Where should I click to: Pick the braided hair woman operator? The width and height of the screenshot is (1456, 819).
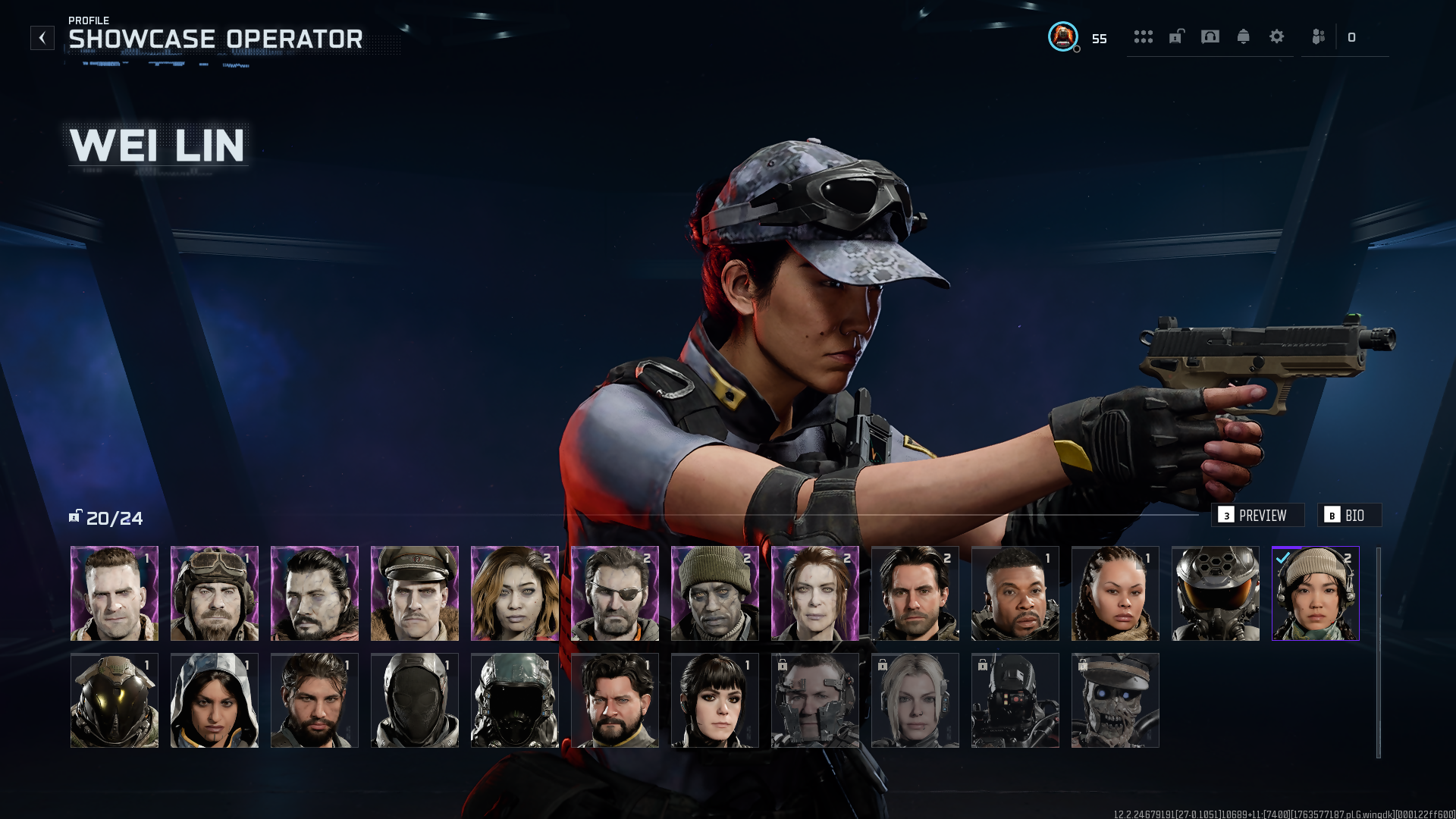point(1116,594)
